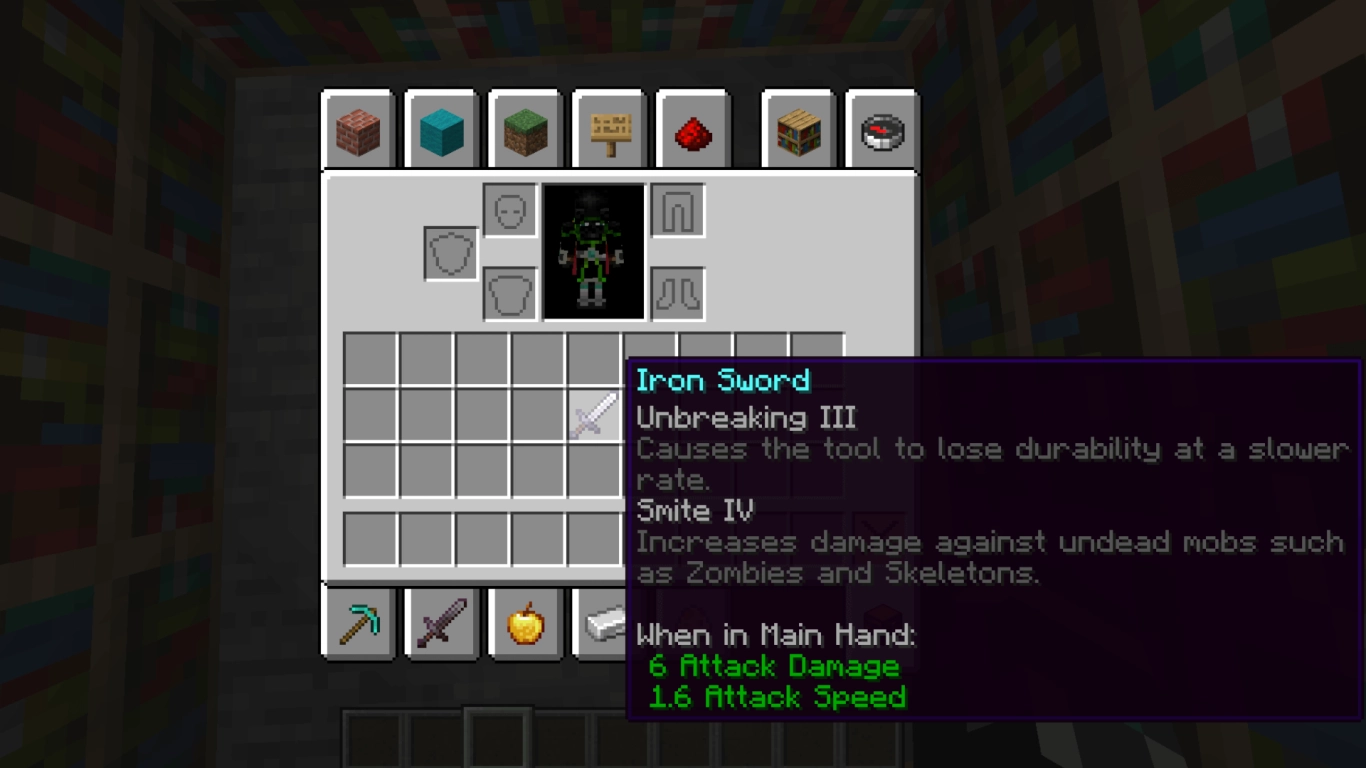
Task: Select the empty leggings armor slot
Action: coord(677,211)
